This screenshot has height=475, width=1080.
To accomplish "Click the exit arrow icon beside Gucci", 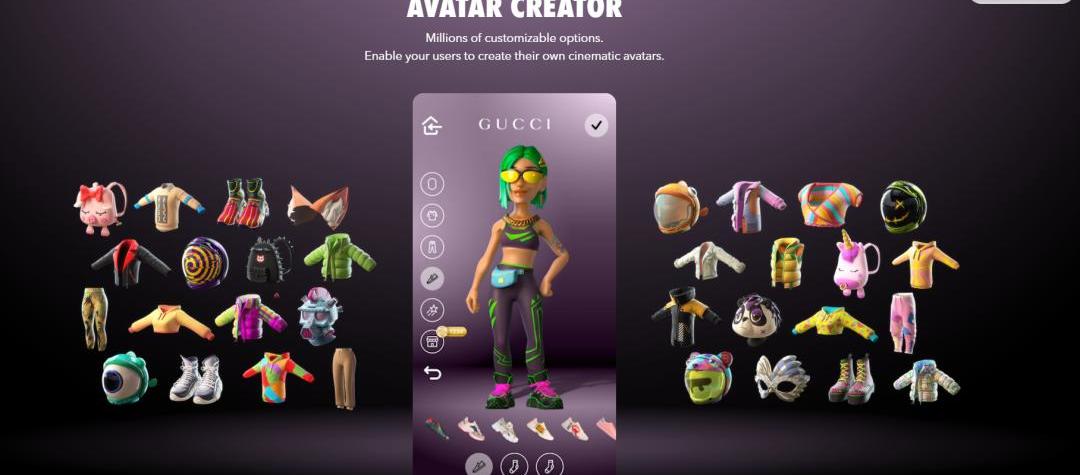I will (432, 125).
